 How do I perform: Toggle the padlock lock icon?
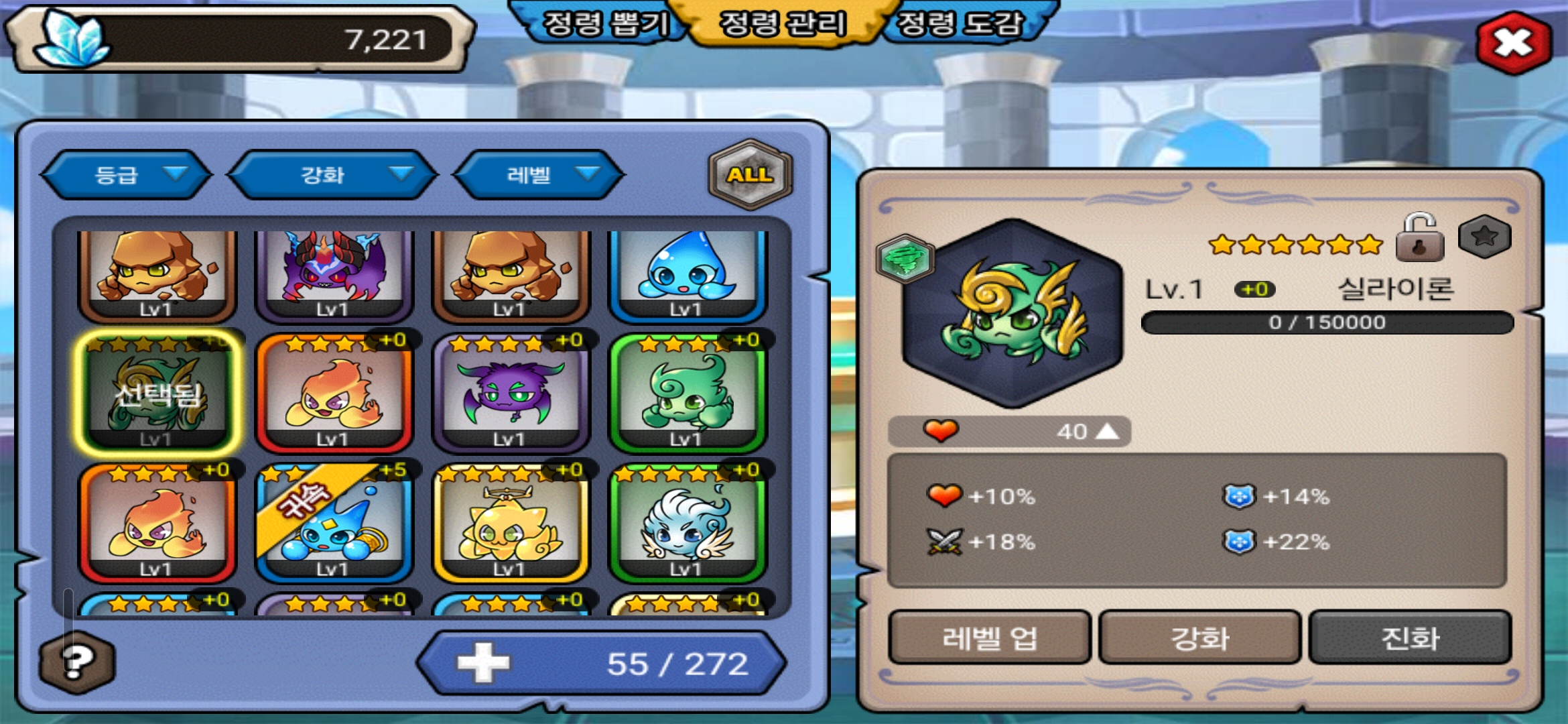click(1419, 239)
